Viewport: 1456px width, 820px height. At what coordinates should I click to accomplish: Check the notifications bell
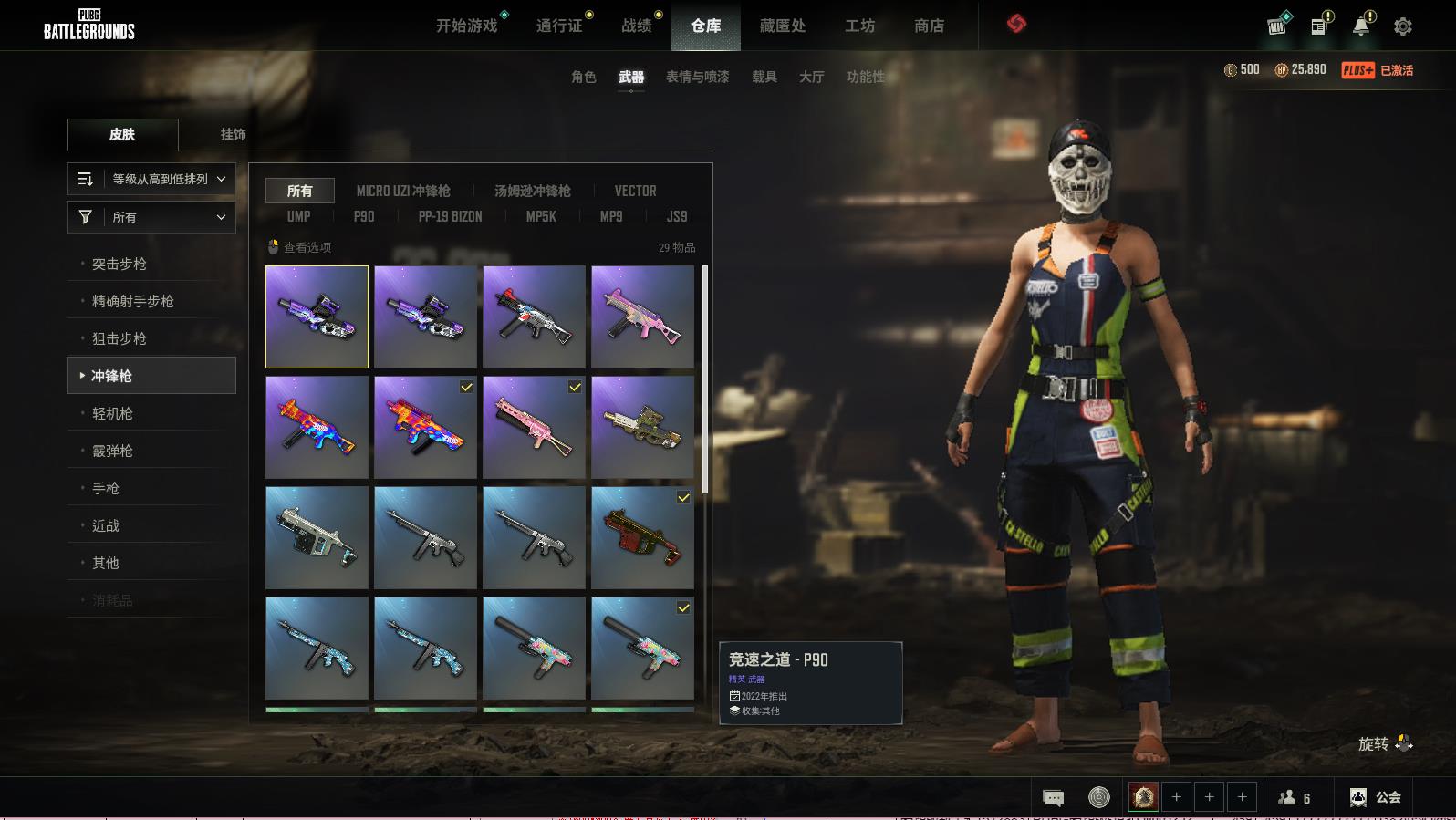pos(1361,26)
